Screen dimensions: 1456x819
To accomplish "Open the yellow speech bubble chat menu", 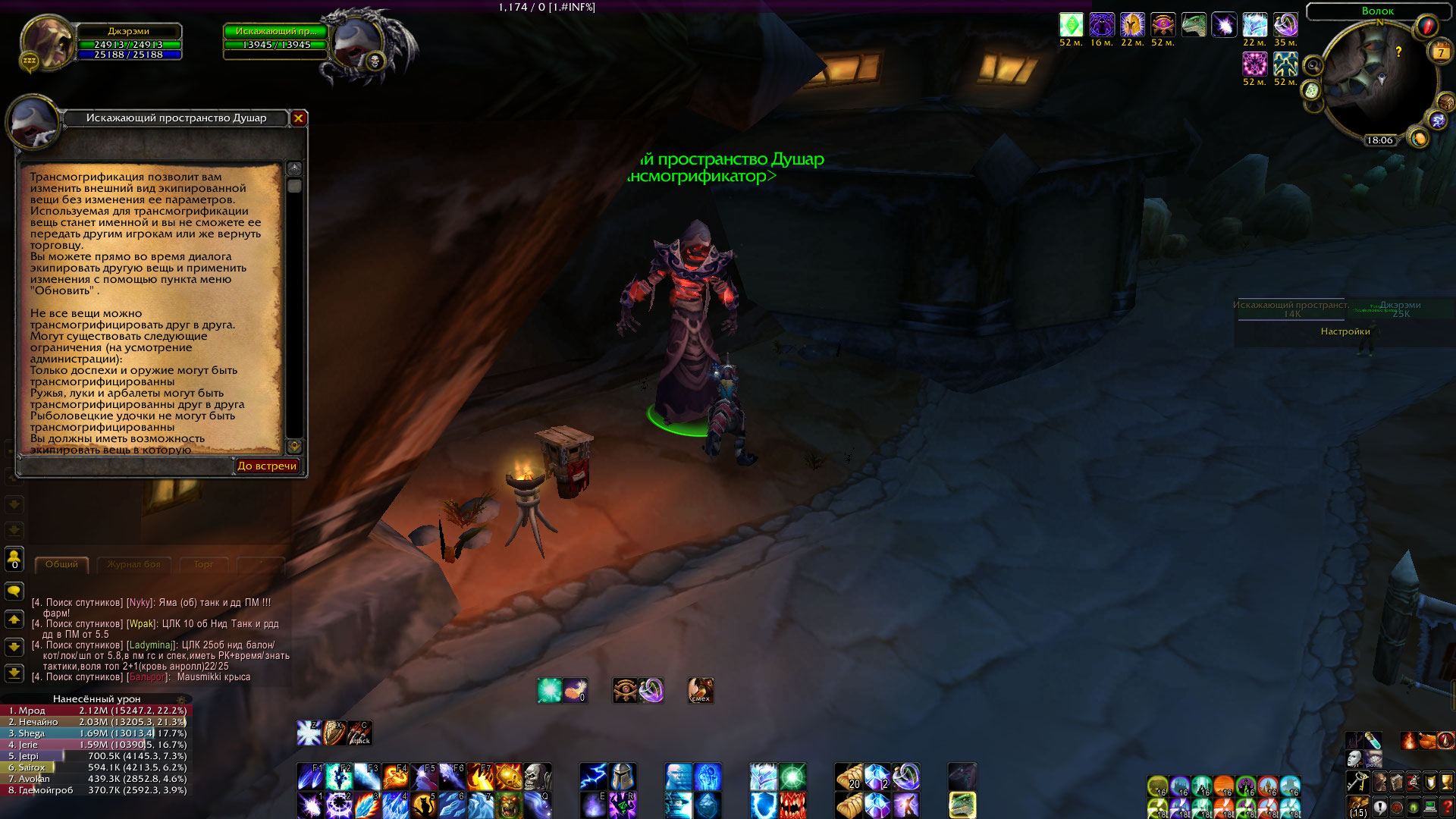I will [14, 591].
